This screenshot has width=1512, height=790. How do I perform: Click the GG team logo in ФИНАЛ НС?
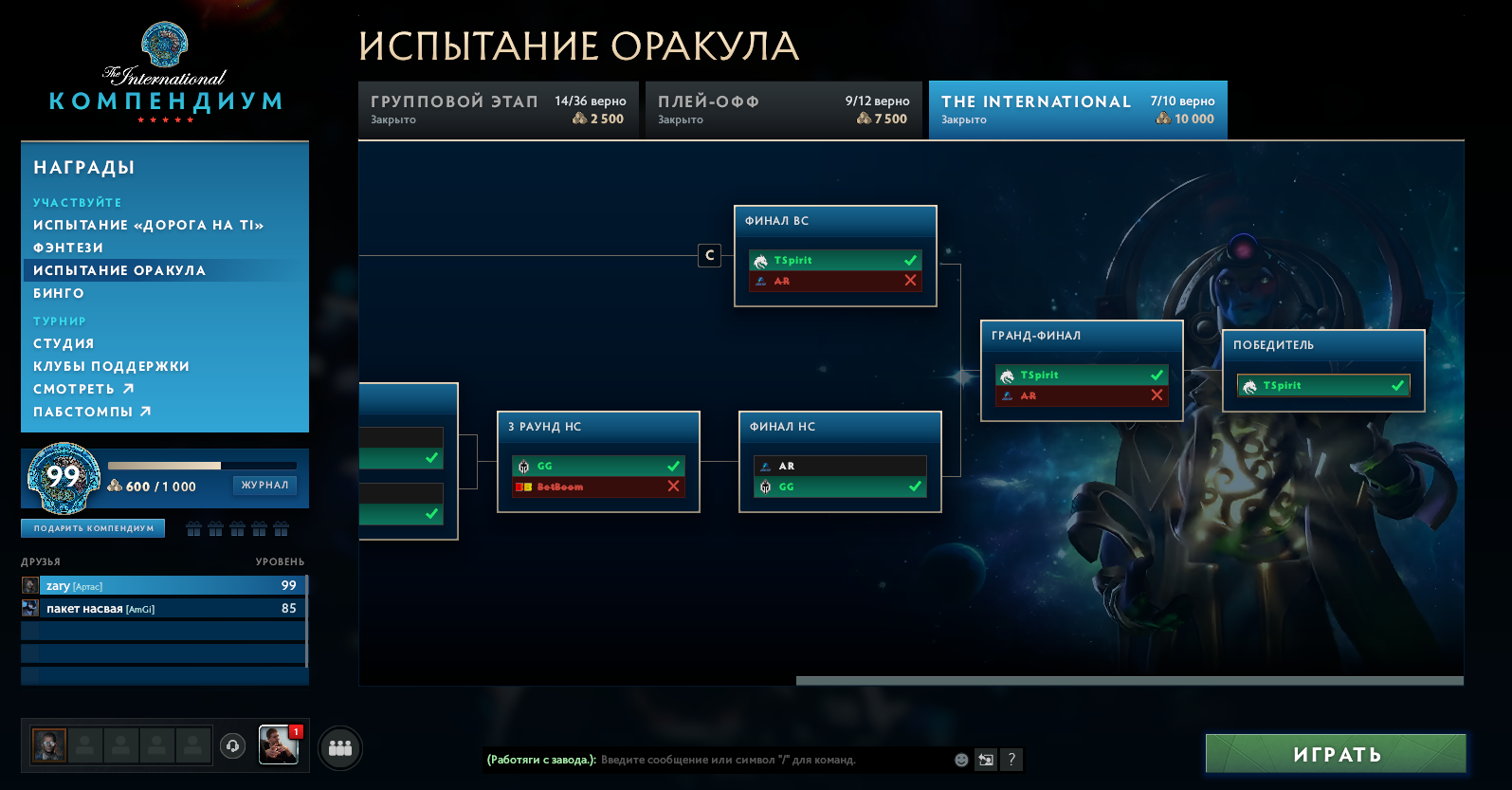pyautogui.click(x=765, y=486)
